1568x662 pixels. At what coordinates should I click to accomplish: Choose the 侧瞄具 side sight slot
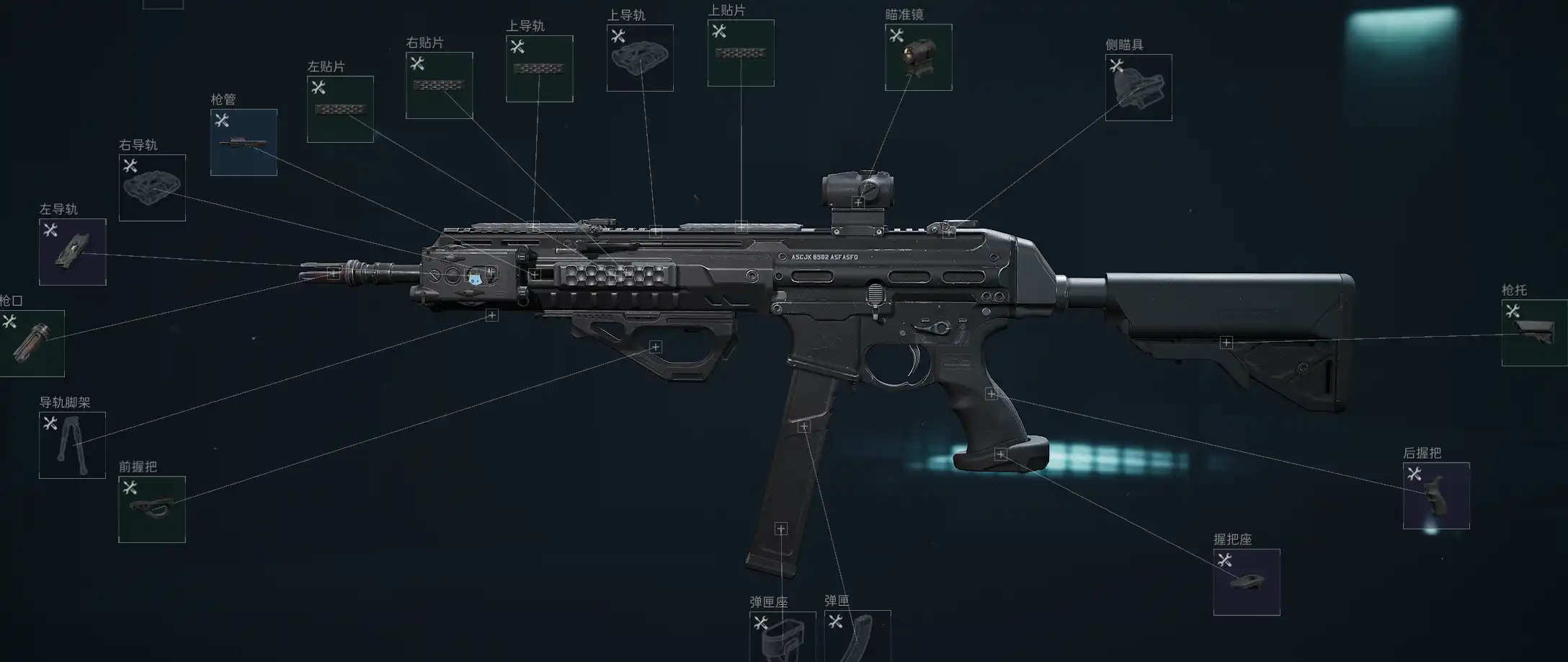pyautogui.click(x=1139, y=87)
